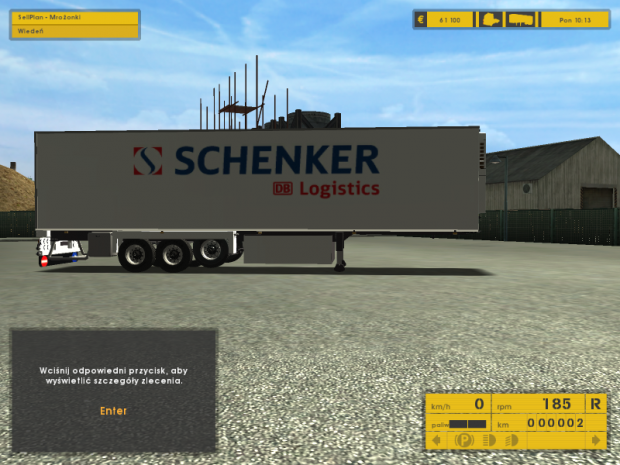Click the truck cab status icon

[x=491, y=19]
